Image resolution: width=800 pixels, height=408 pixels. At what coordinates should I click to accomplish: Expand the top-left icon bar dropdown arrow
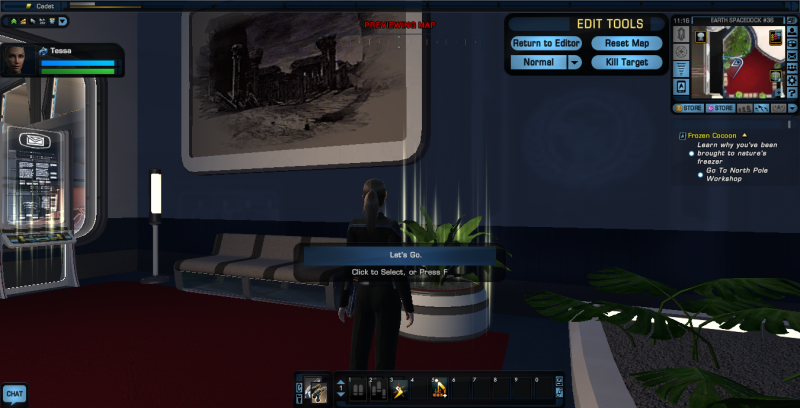pyautogui.click(x=63, y=20)
